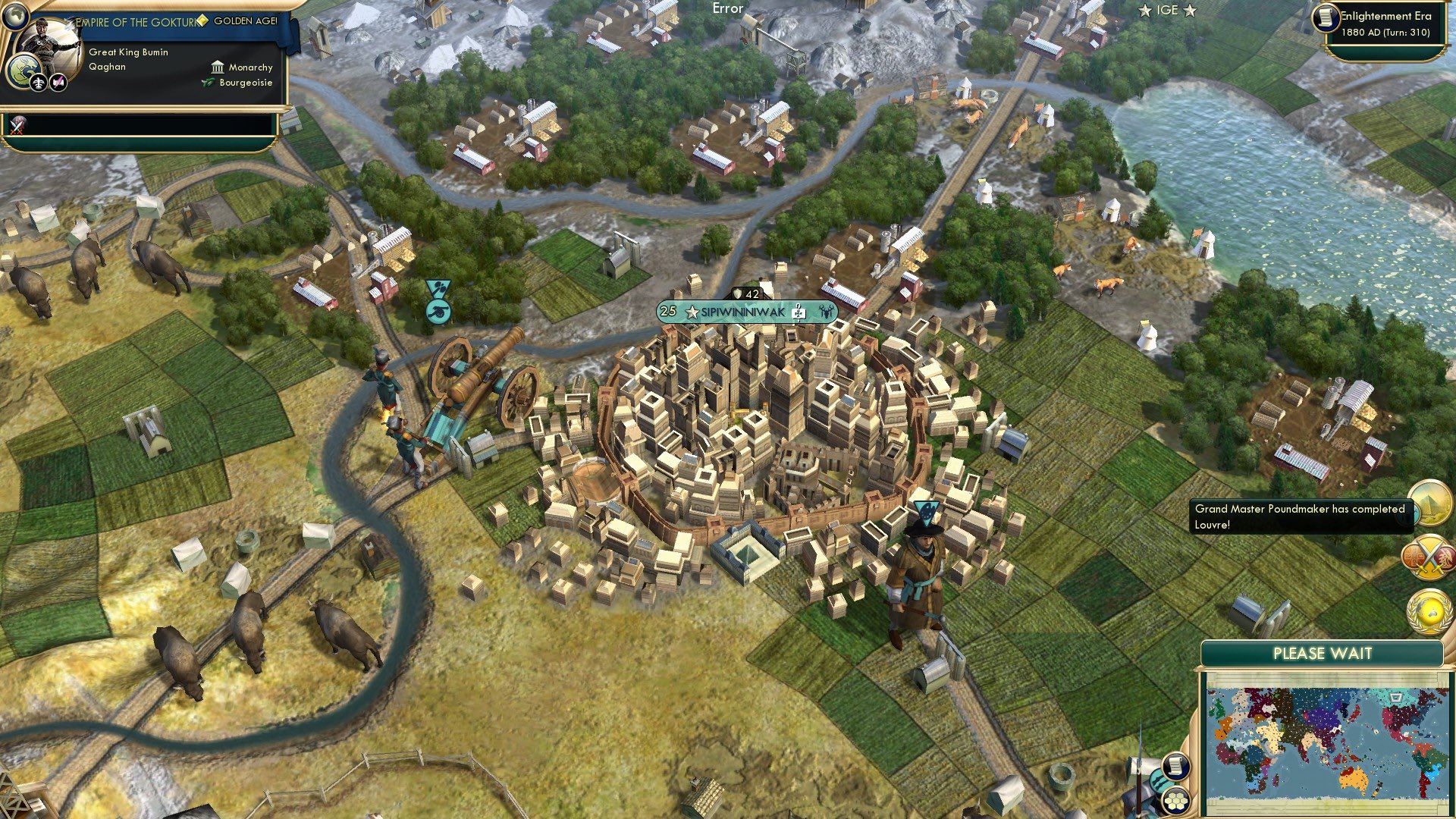
Task: Click the Bourgeoisie policy leaf icon
Action: (x=207, y=82)
